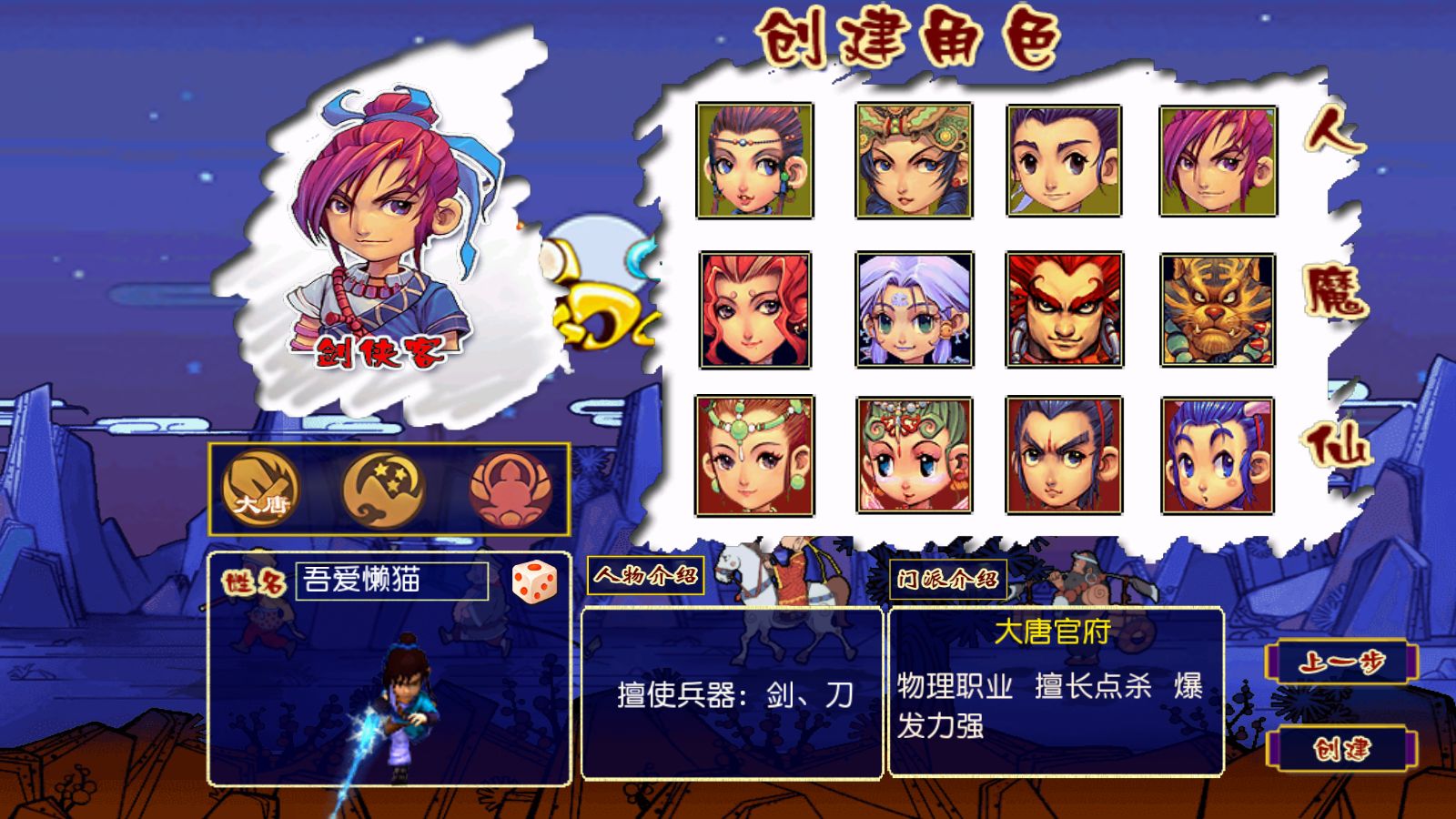Choose the red-haired demon woman portrait
Viewport: 1456px width, 819px height.
tap(754, 310)
